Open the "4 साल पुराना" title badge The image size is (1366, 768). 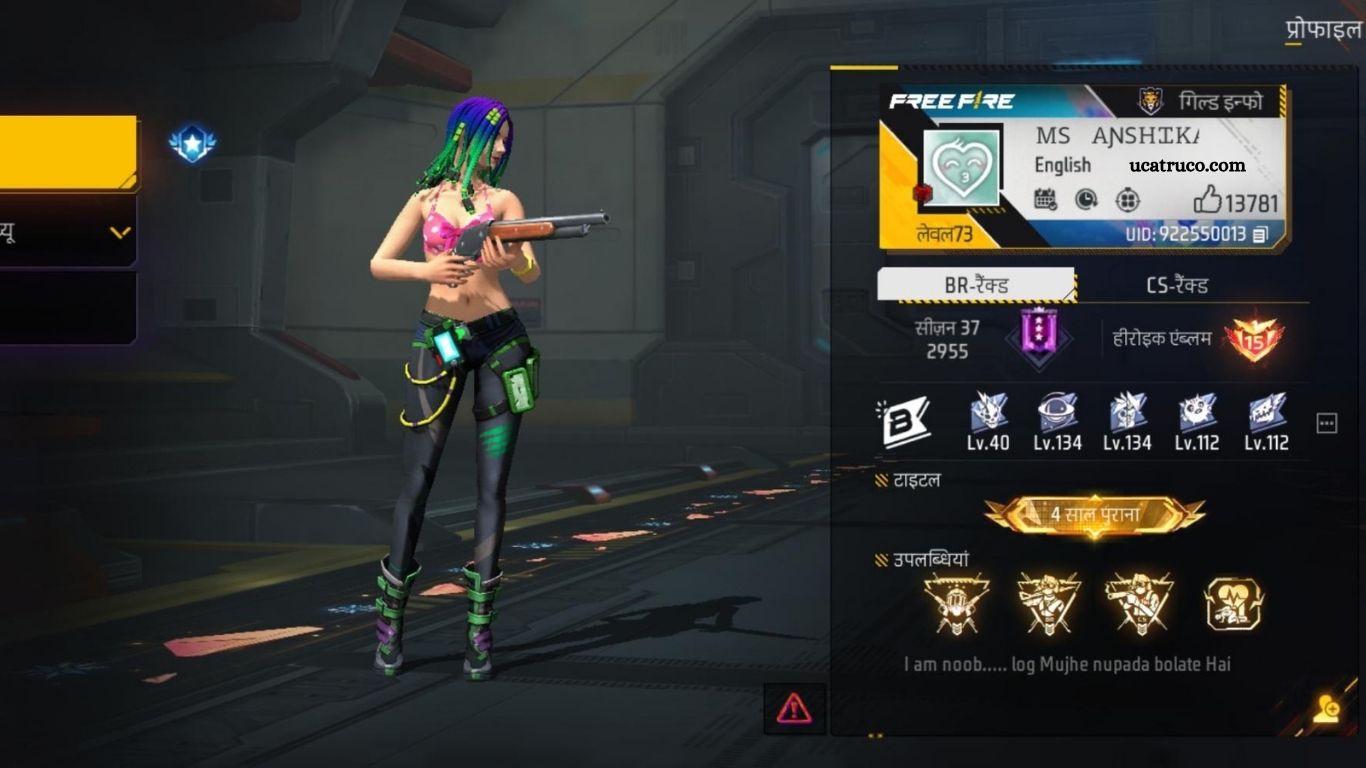(x=1094, y=515)
